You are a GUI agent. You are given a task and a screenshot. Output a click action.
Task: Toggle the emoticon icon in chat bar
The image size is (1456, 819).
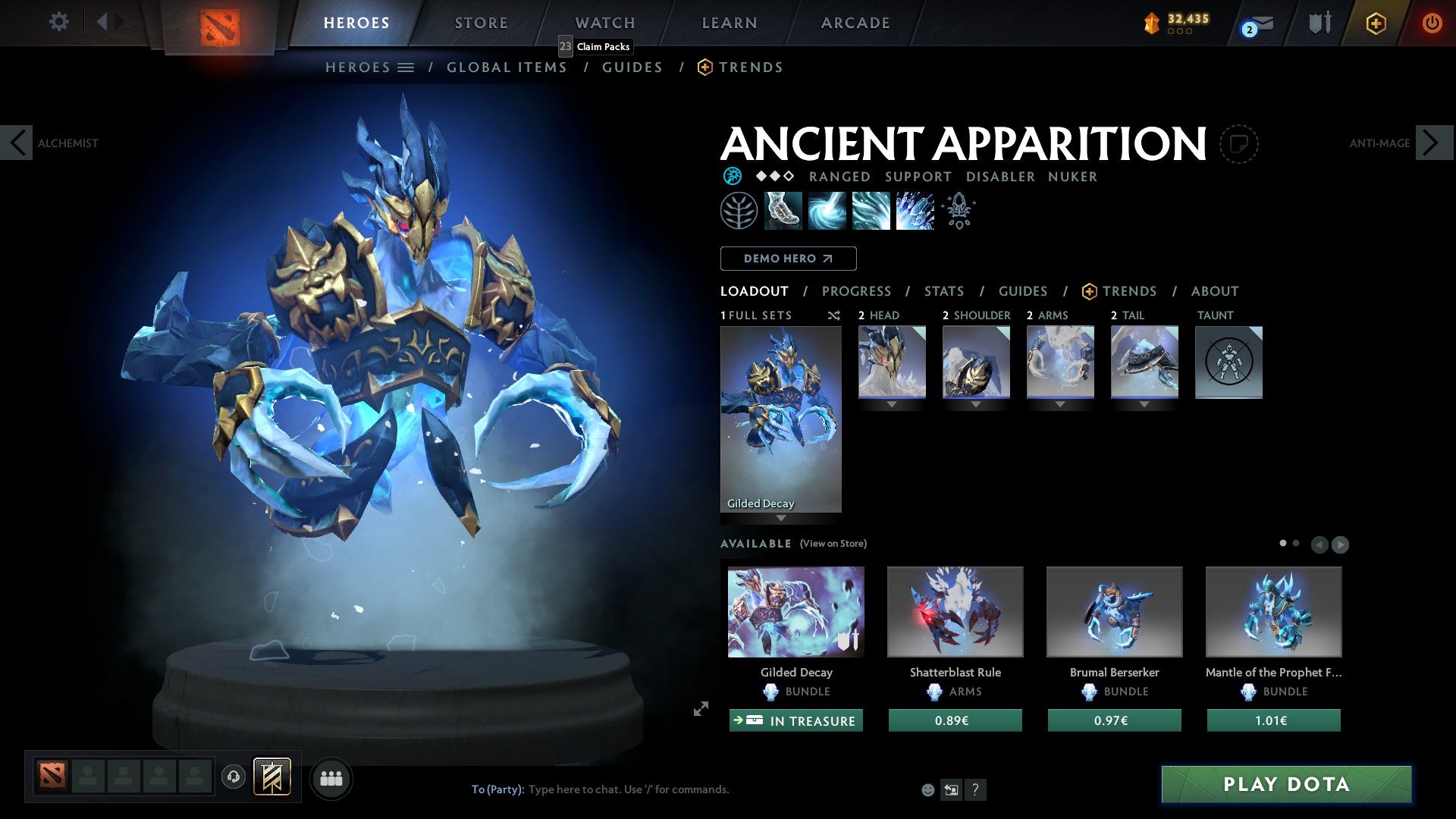coord(927,789)
